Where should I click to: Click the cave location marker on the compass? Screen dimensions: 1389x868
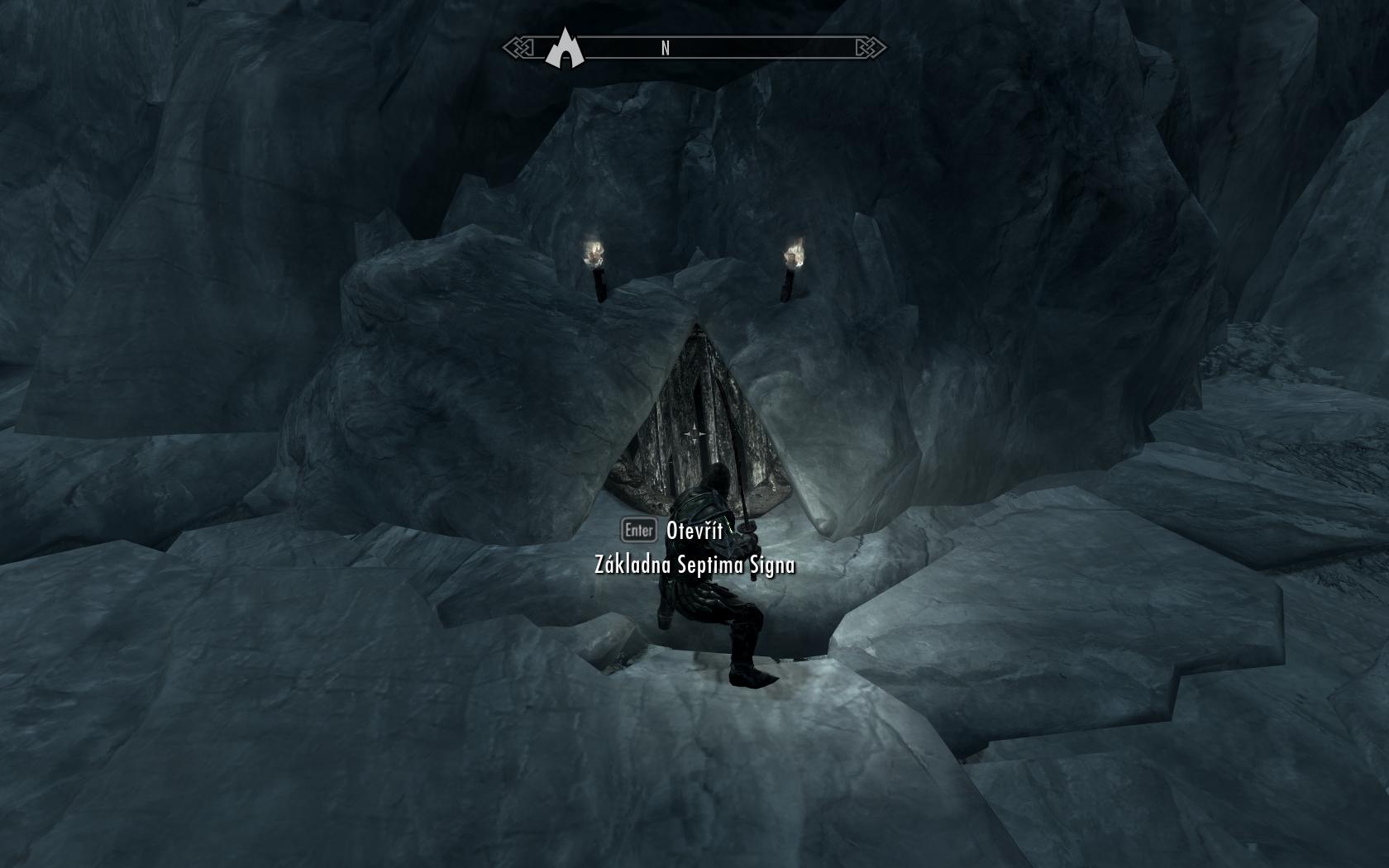point(565,48)
